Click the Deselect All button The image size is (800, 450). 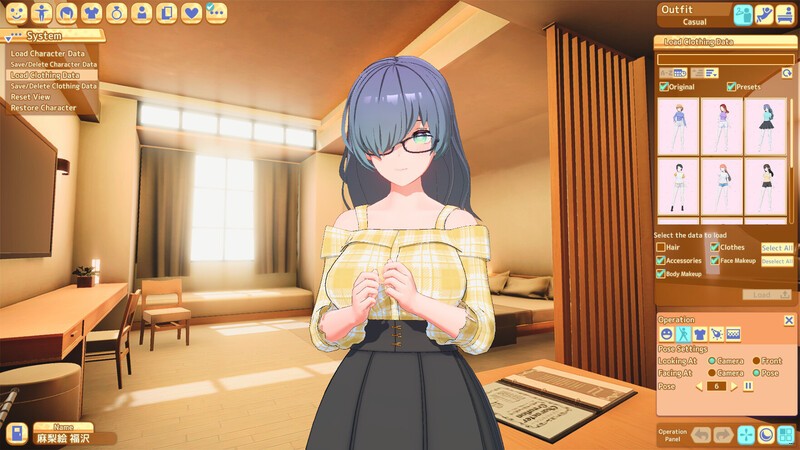click(x=777, y=261)
